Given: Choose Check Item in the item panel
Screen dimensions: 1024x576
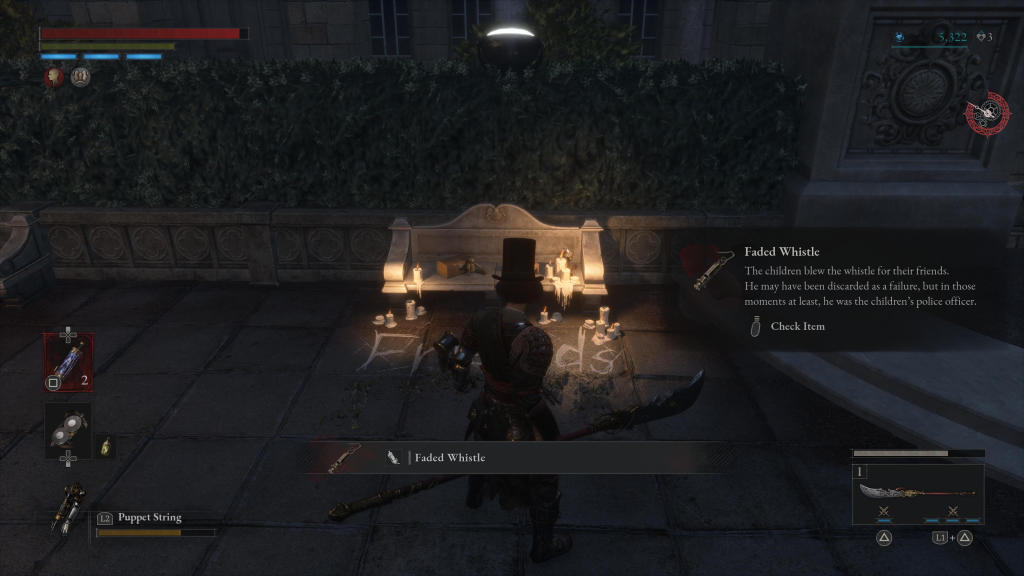Looking at the screenshot, I should click(797, 326).
